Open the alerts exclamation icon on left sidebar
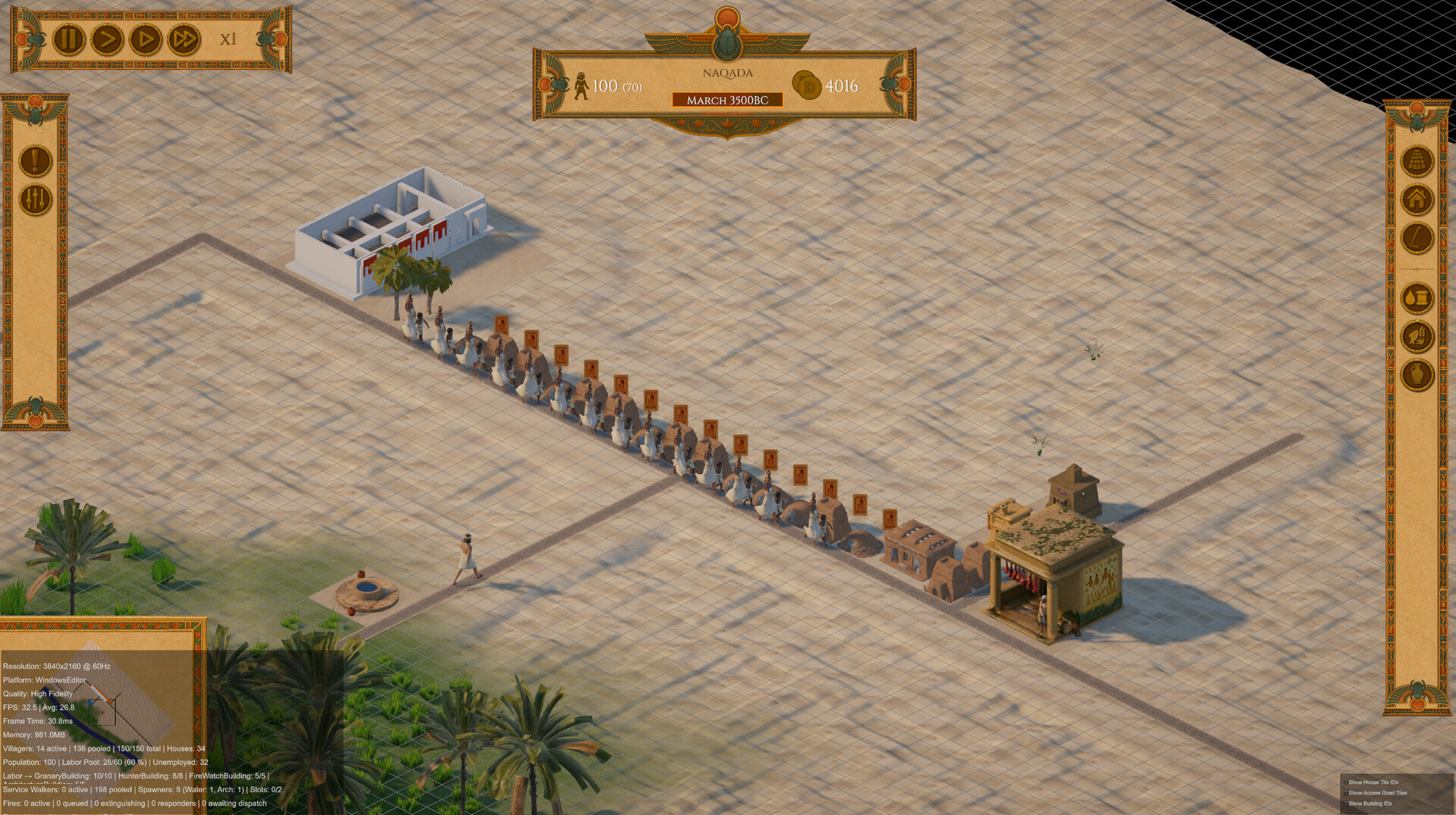The height and width of the screenshot is (815, 1456). click(x=35, y=162)
